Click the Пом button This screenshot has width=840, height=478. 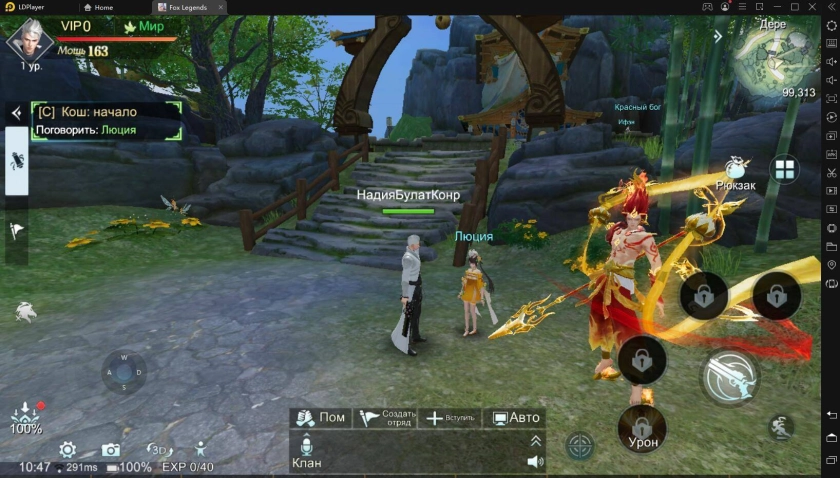click(x=320, y=418)
